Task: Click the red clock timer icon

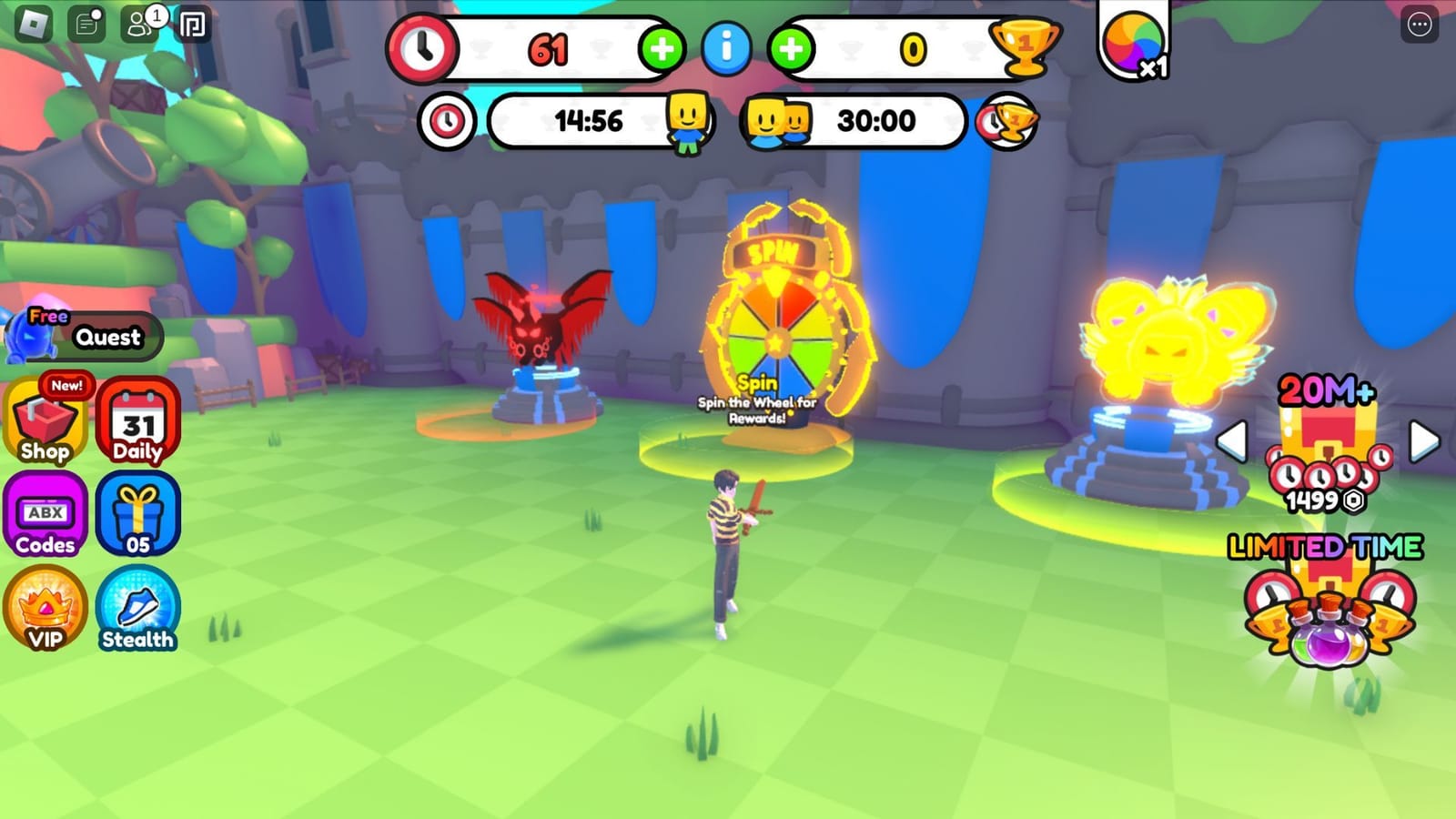Action: click(424, 48)
